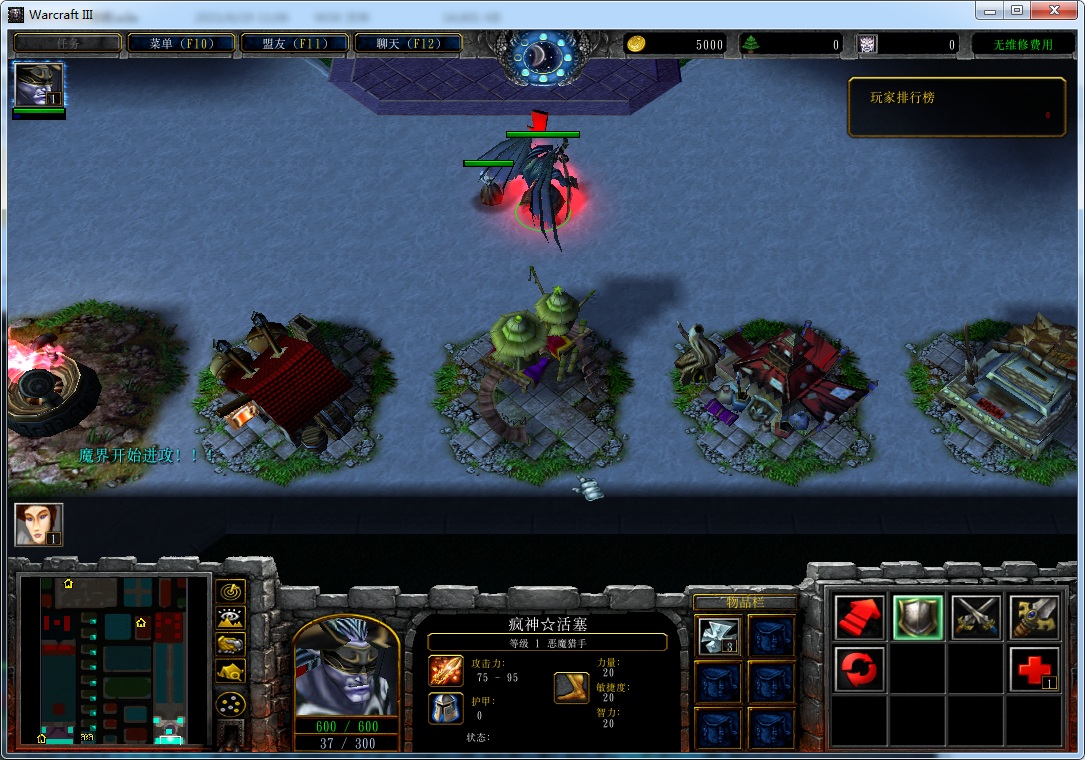This screenshot has width=1085, height=760.
Task: Open the 聊天 (F12) chat log
Action: [407, 44]
